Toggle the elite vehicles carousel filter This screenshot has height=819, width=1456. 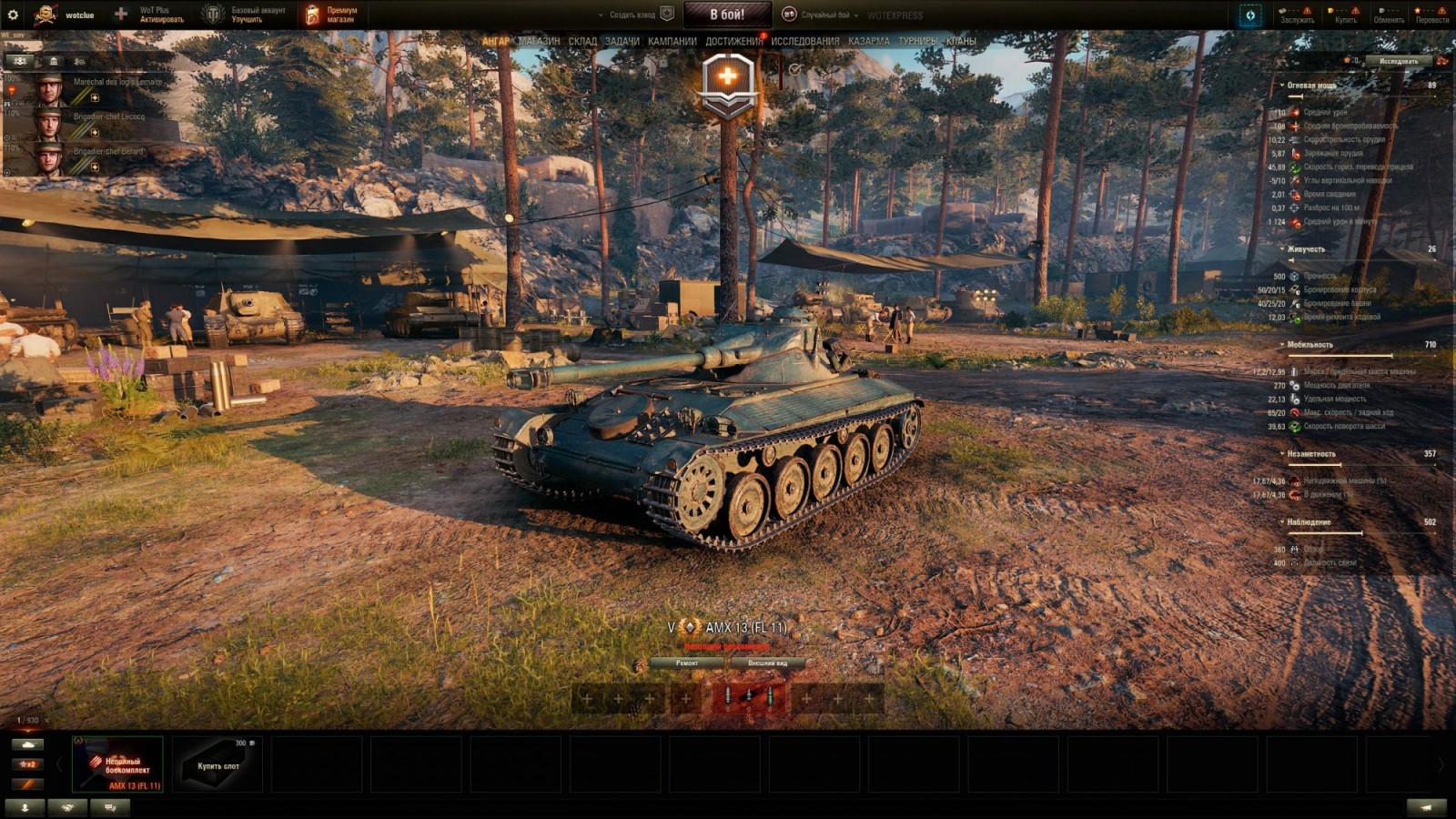click(27, 784)
